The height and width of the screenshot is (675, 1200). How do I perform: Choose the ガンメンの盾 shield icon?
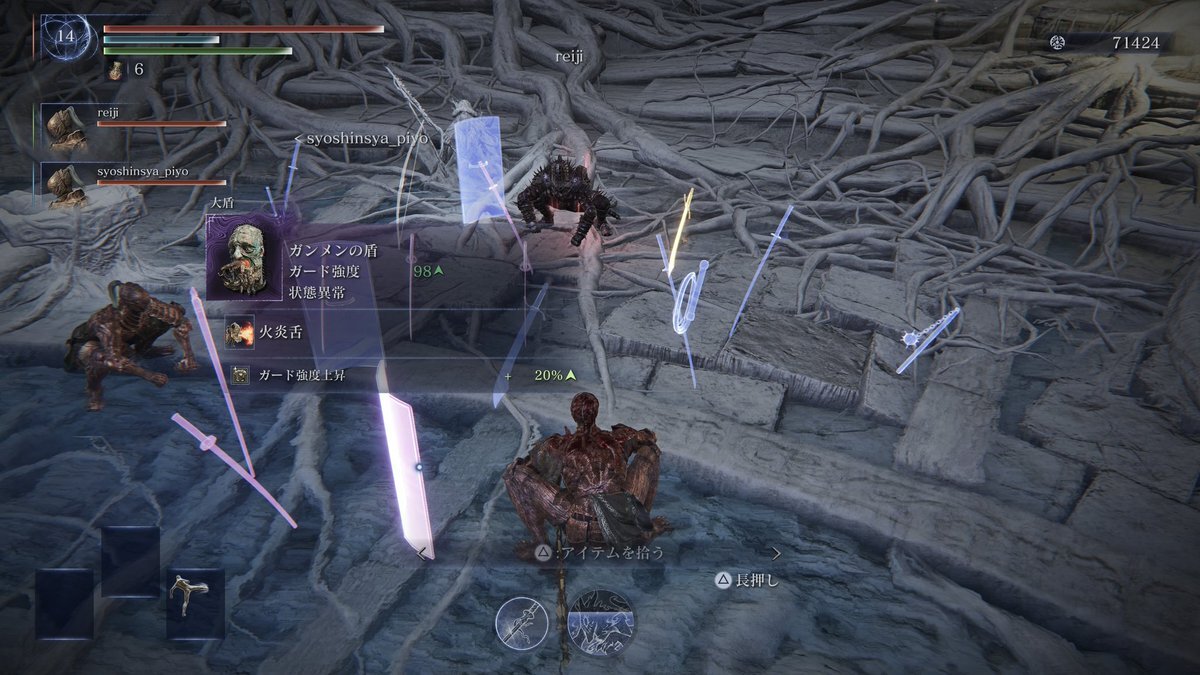(245, 258)
